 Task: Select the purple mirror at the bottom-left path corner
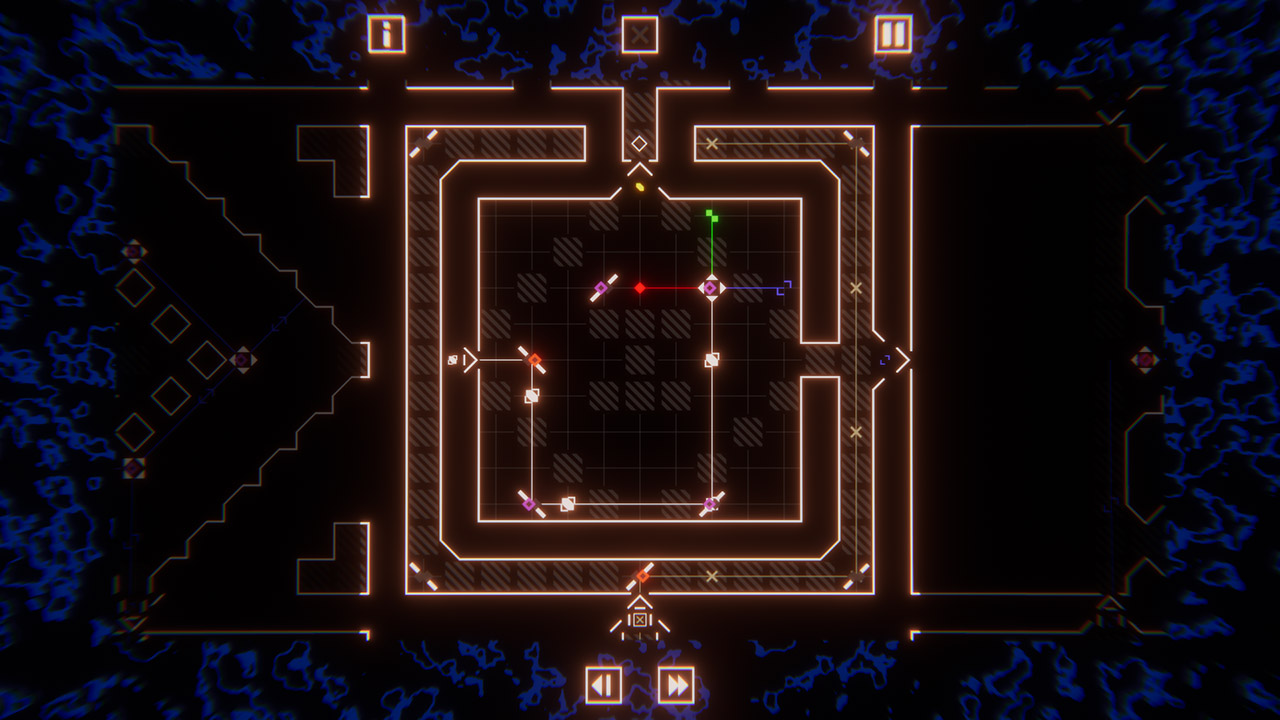(528, 503)
